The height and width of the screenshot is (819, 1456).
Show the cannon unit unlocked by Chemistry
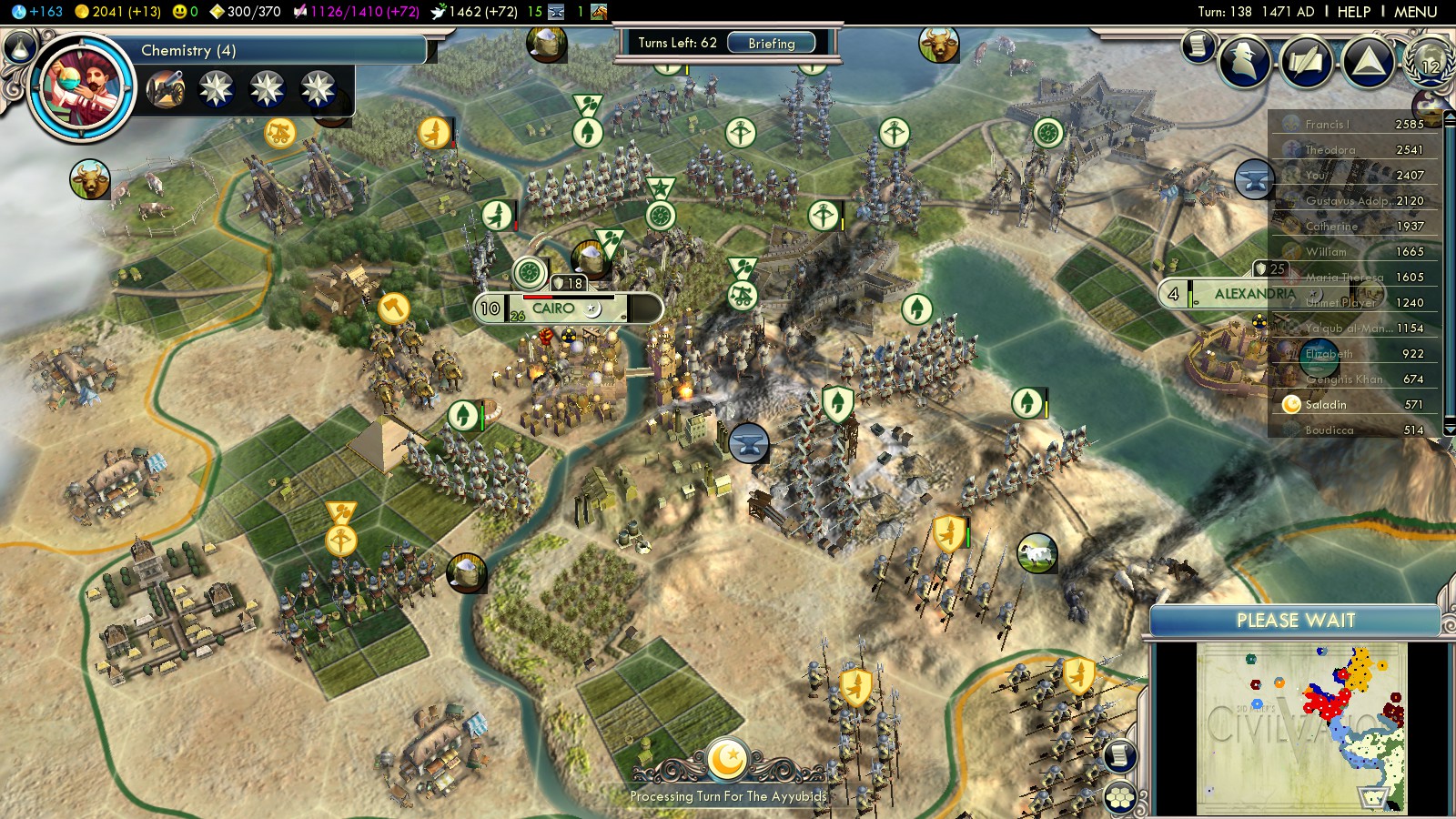click(x=166, y=89)
